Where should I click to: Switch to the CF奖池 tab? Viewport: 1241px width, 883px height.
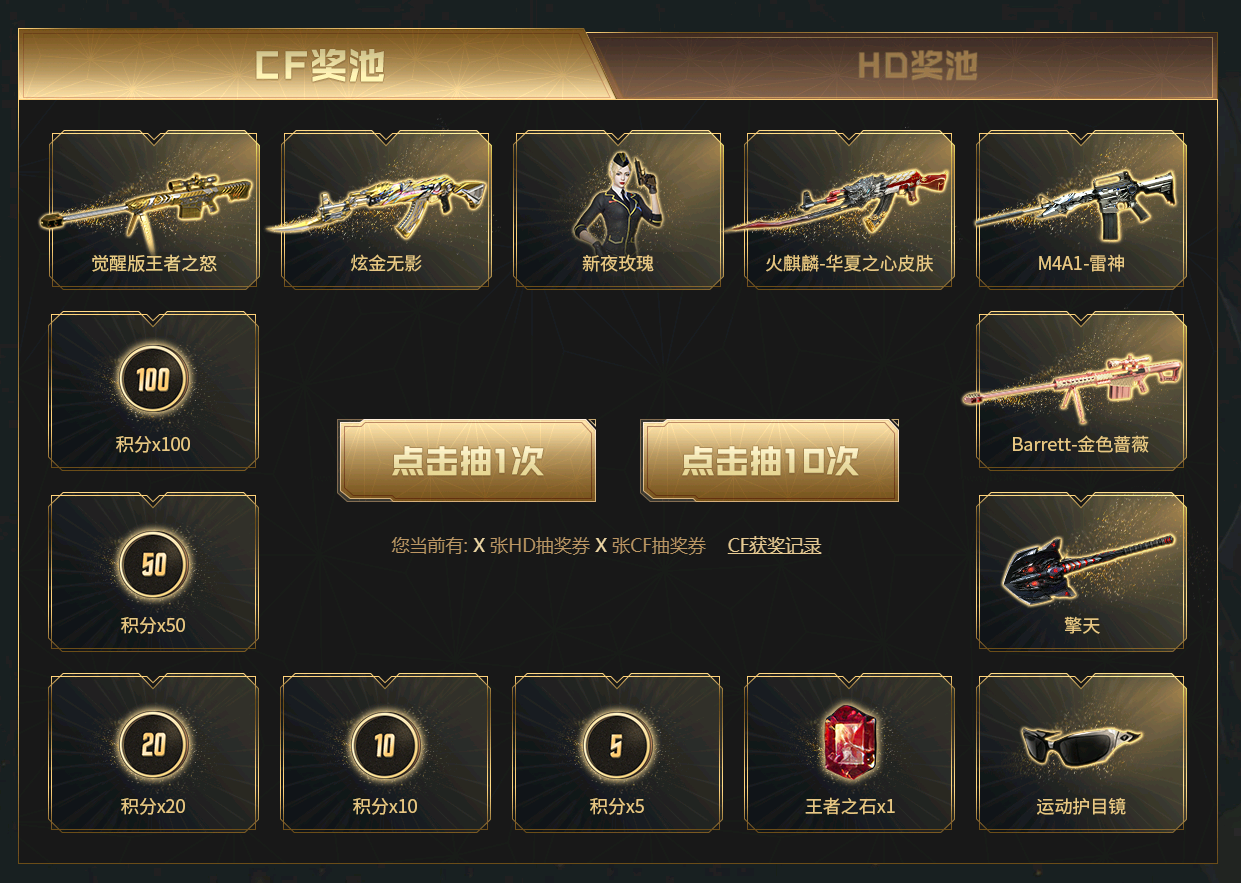click(x=318, y=66)
